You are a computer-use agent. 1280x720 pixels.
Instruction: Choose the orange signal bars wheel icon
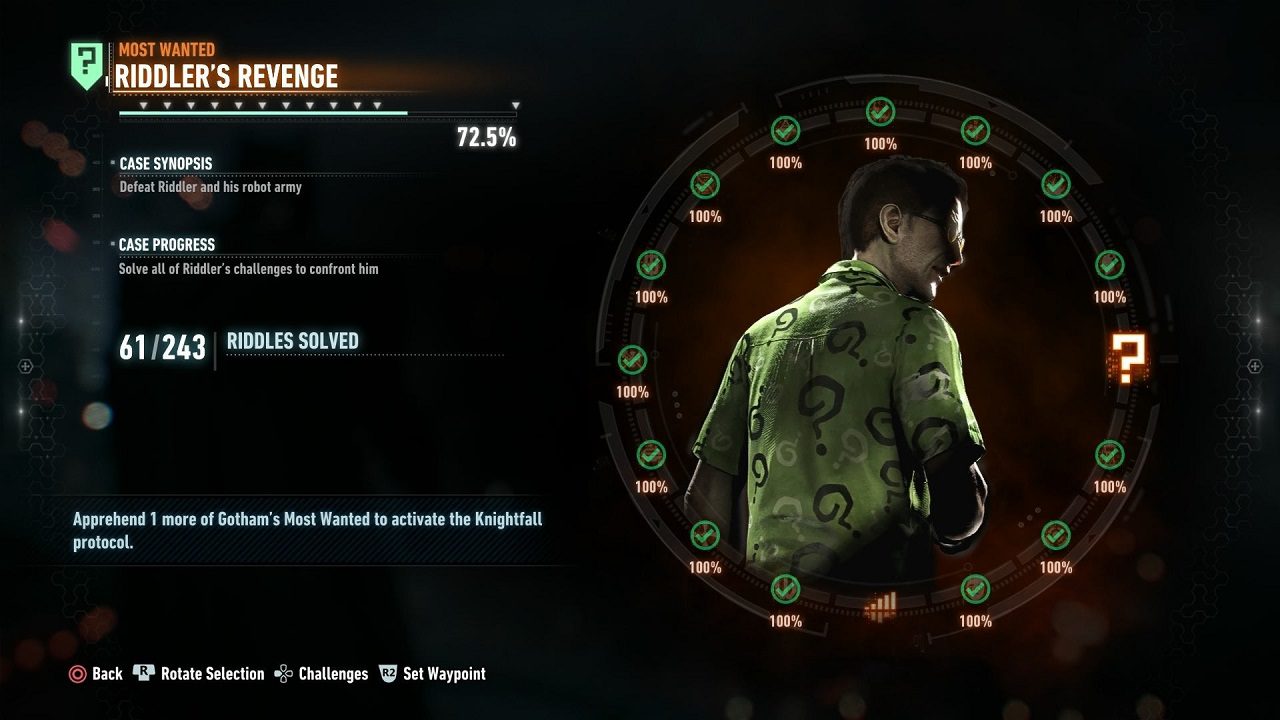[880, 606]
